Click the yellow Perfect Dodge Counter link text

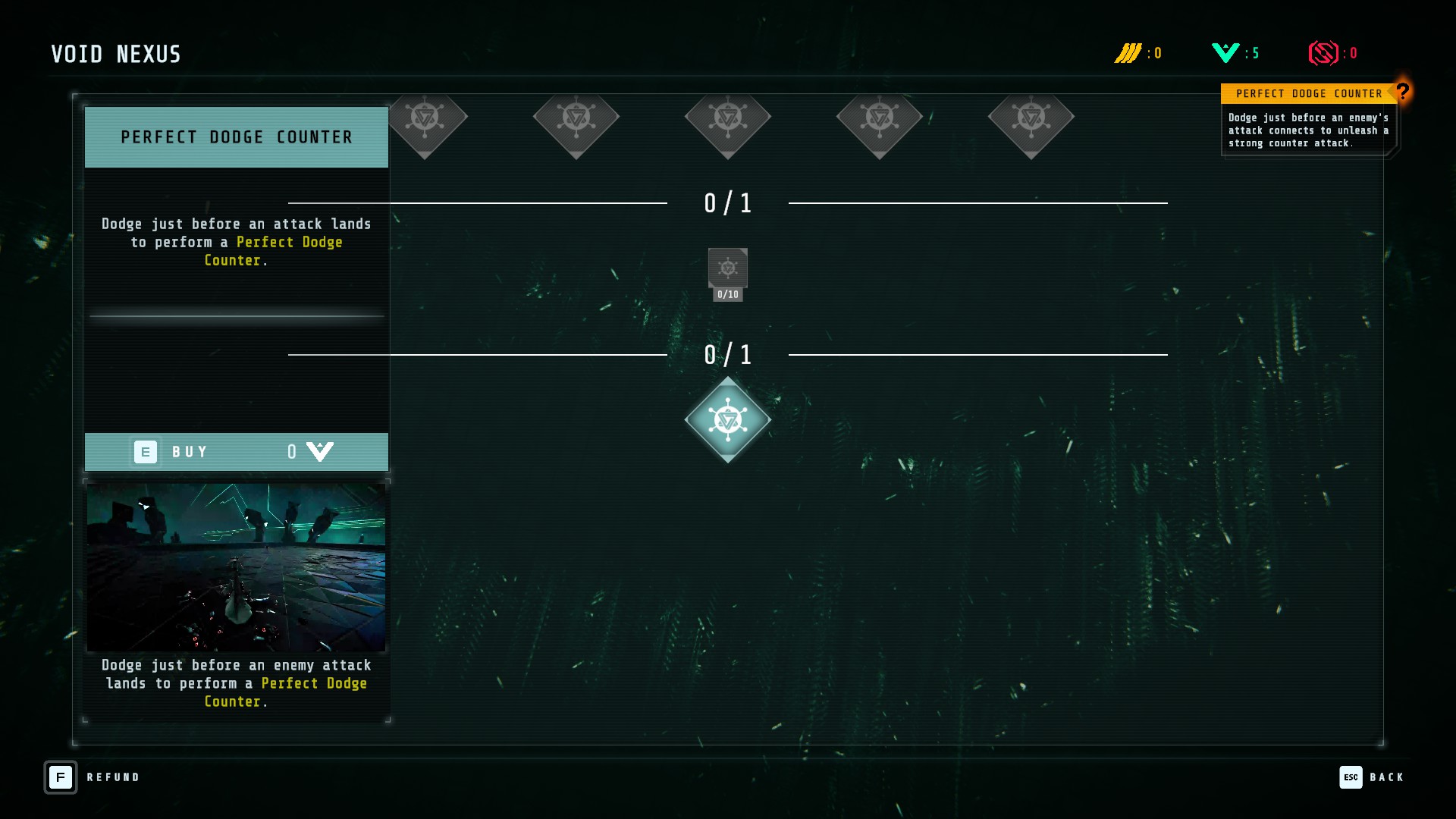(290, 242)
